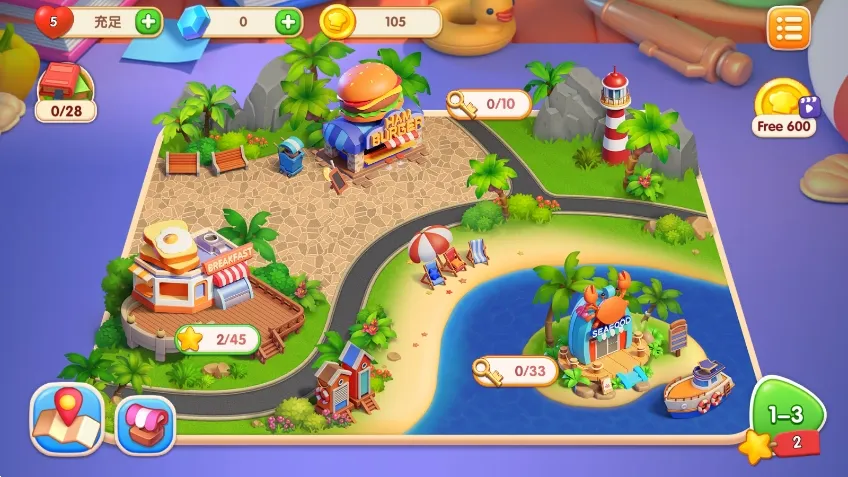Open the red book collection showing 0/28
The height and width of the screenshot is (477, 848).
pos(65,92)
